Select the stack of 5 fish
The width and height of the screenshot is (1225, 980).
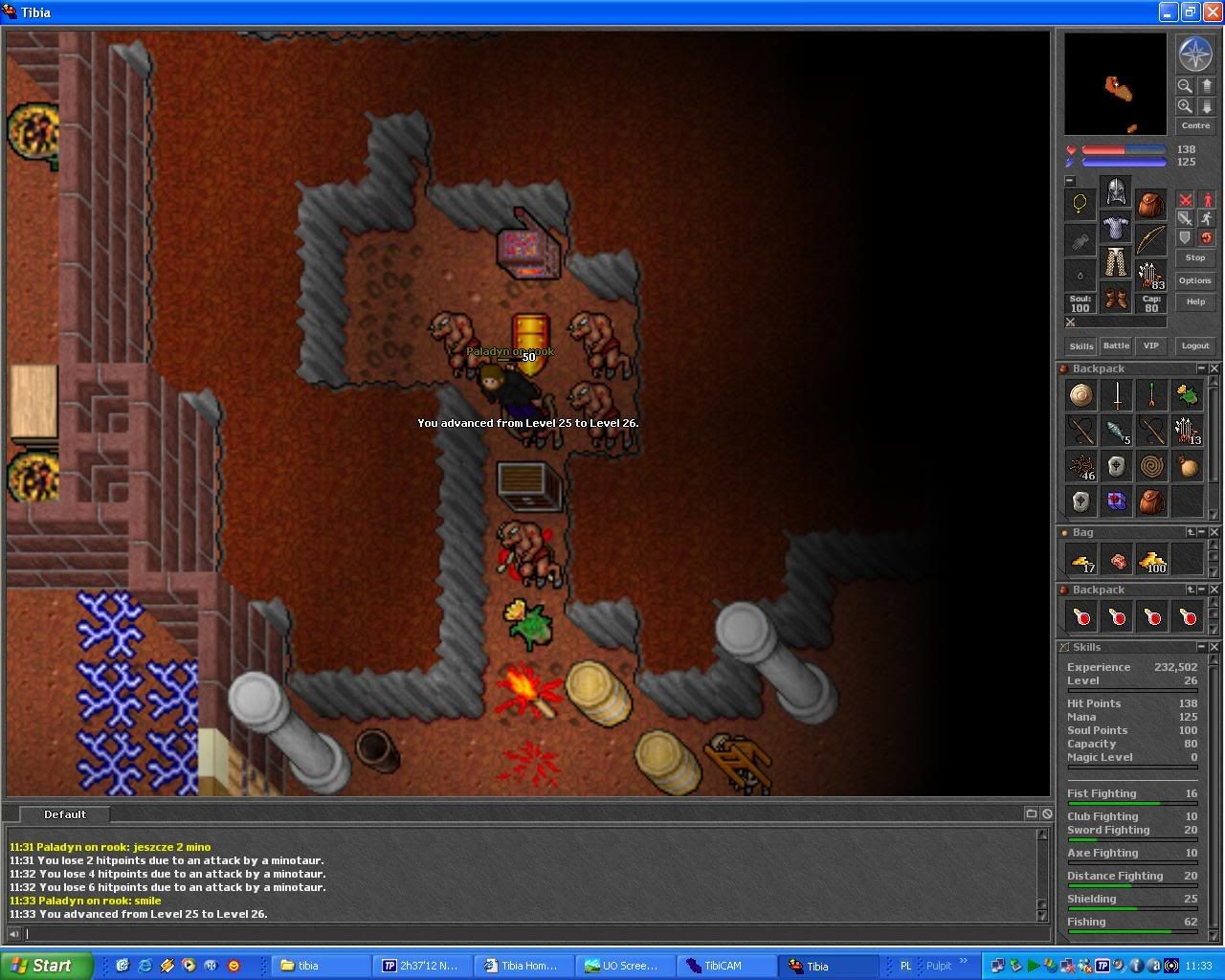click(x=1117, y=431)
